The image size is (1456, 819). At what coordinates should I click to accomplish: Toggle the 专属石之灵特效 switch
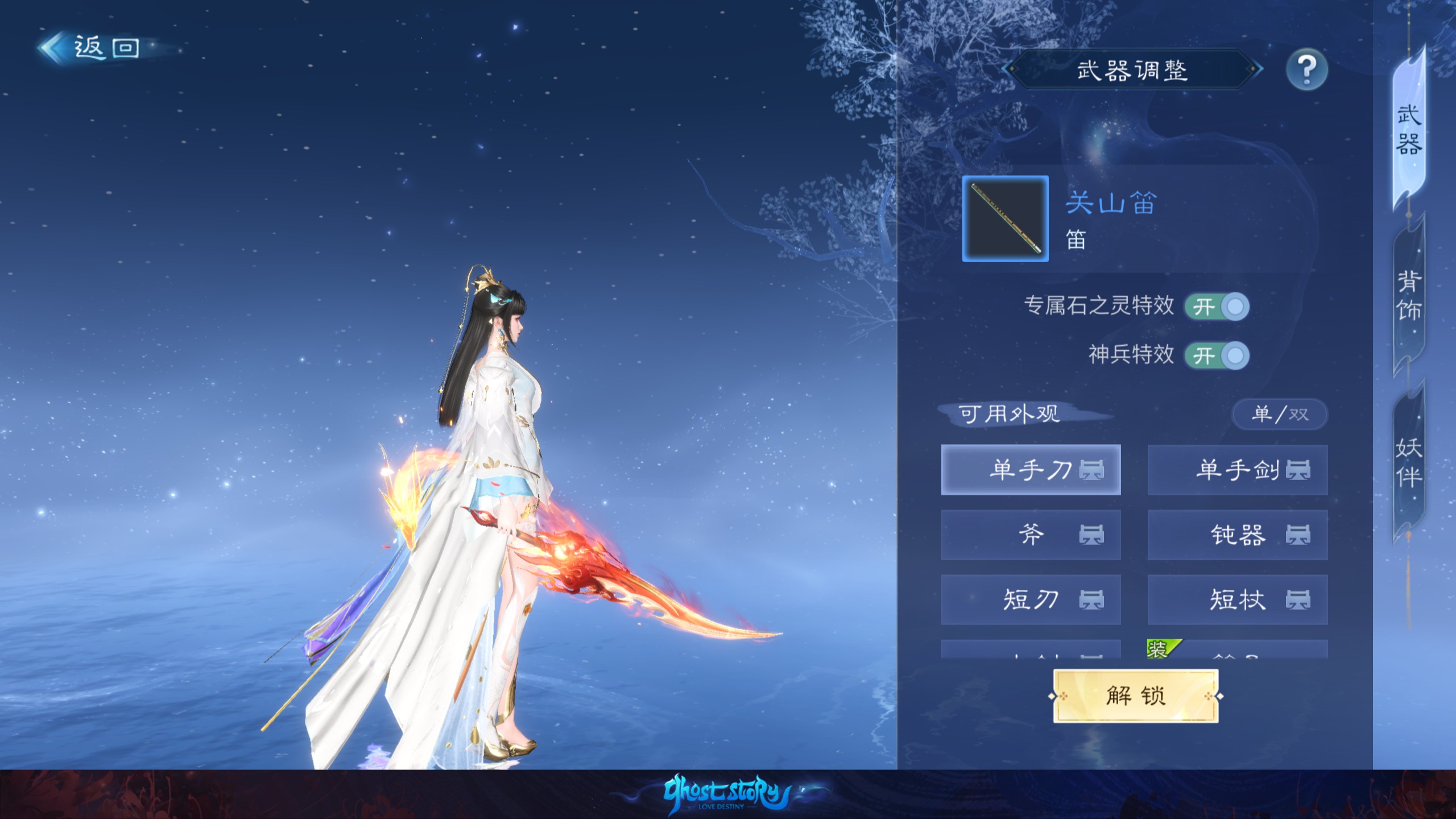point(1217,307)
